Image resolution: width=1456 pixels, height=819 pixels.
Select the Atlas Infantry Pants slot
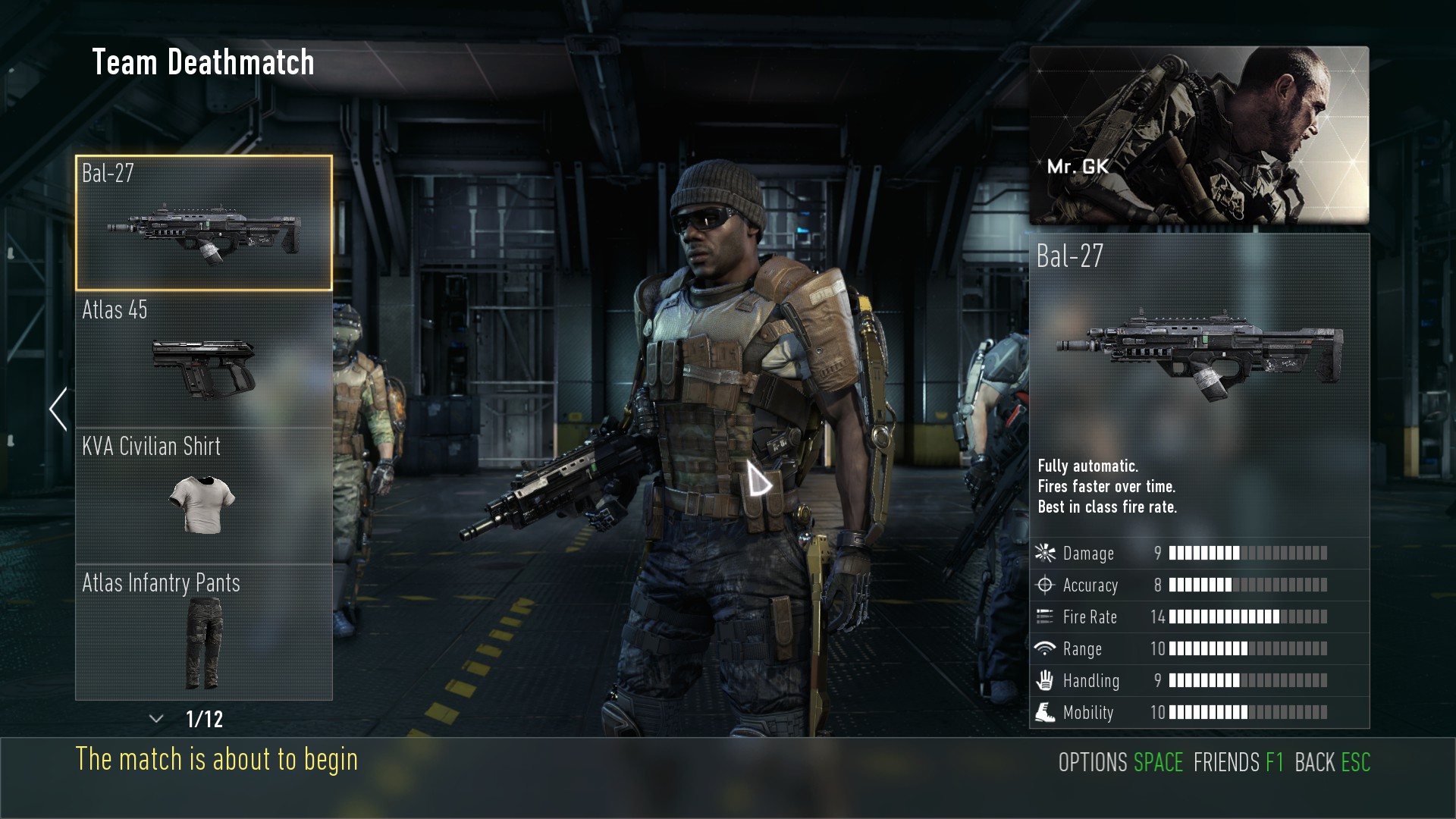[x=203, y=632]
